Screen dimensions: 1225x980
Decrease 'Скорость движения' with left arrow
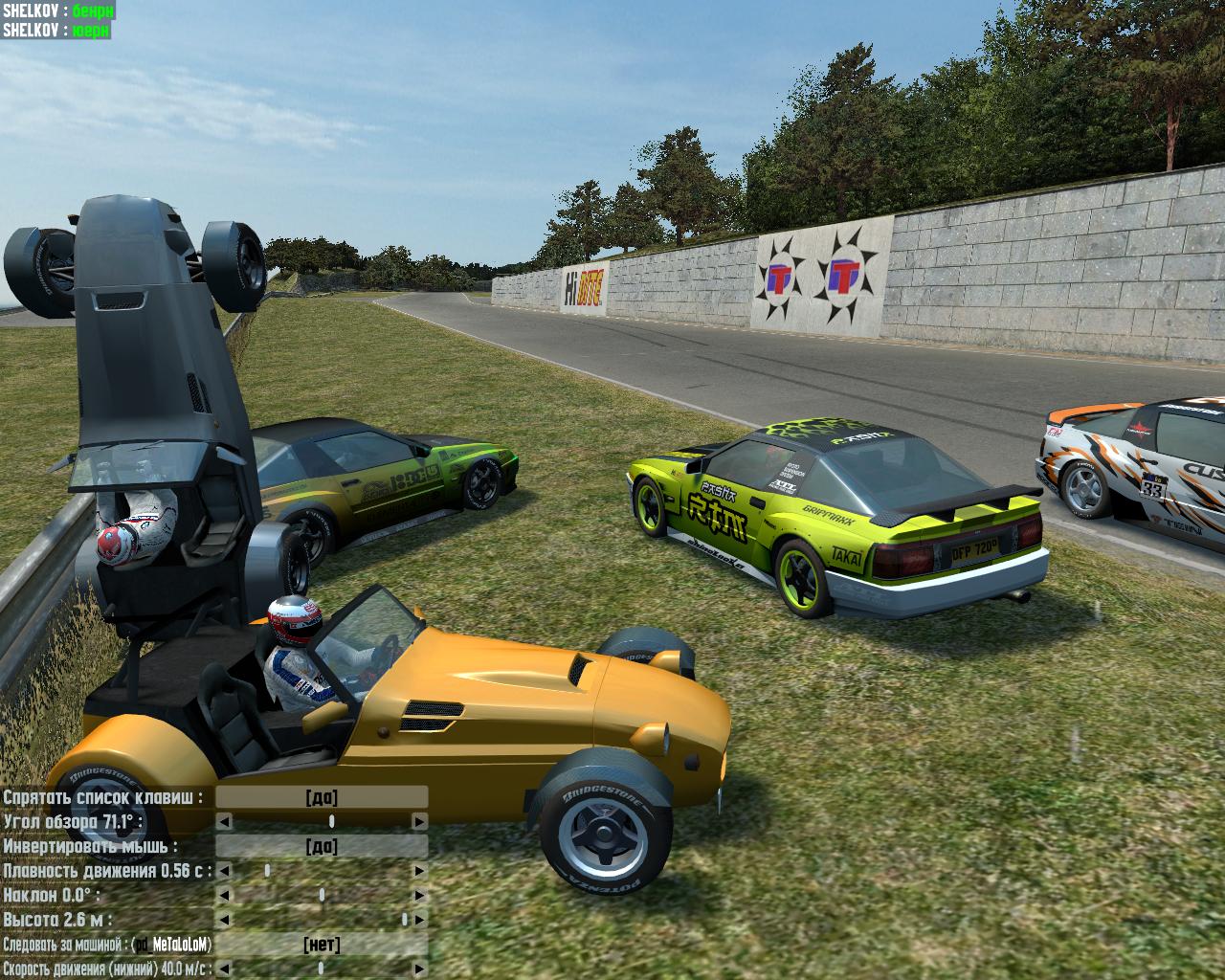click(223, 969)
